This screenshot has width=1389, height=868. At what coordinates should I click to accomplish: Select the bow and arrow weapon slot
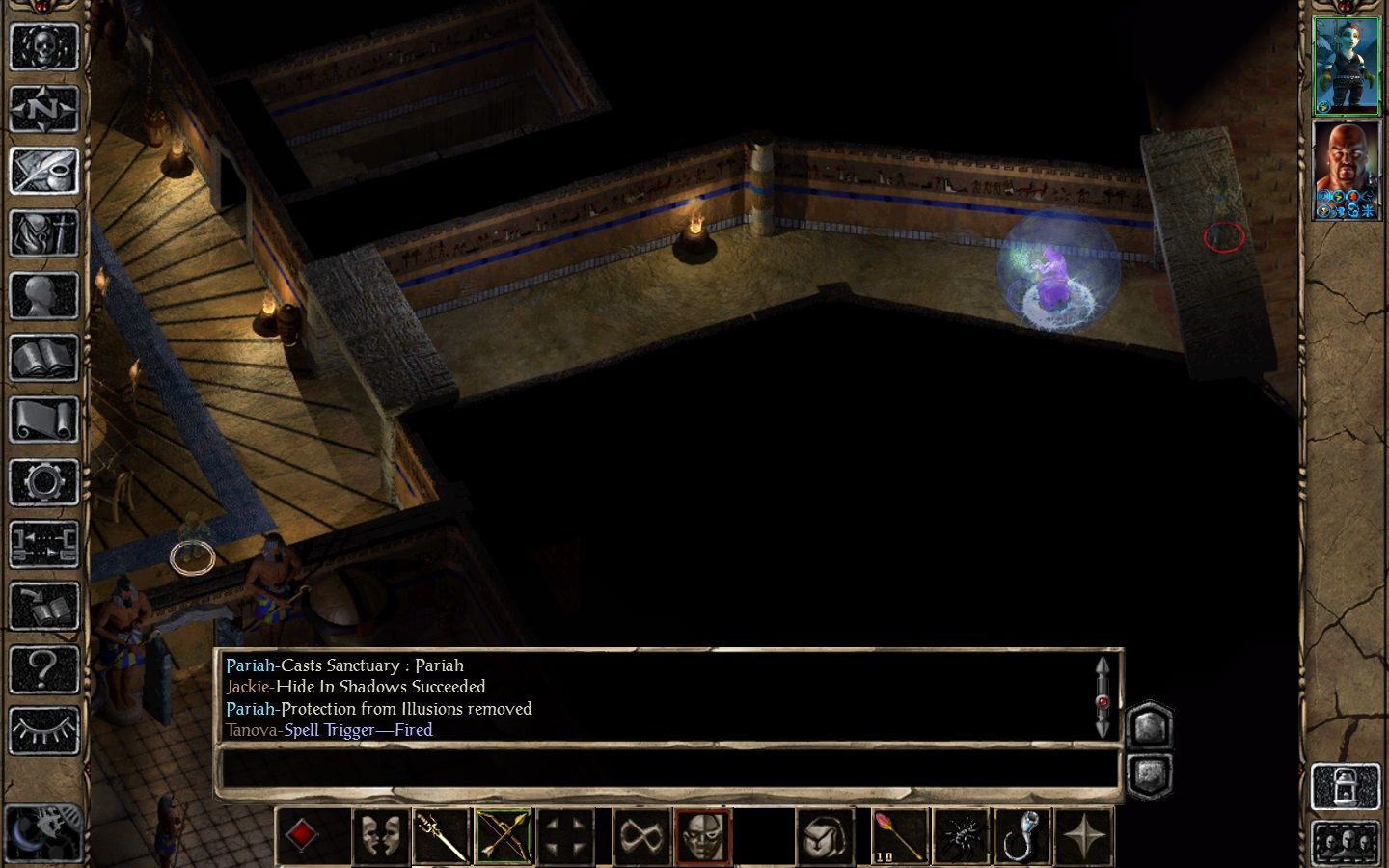tap(503, 836)
